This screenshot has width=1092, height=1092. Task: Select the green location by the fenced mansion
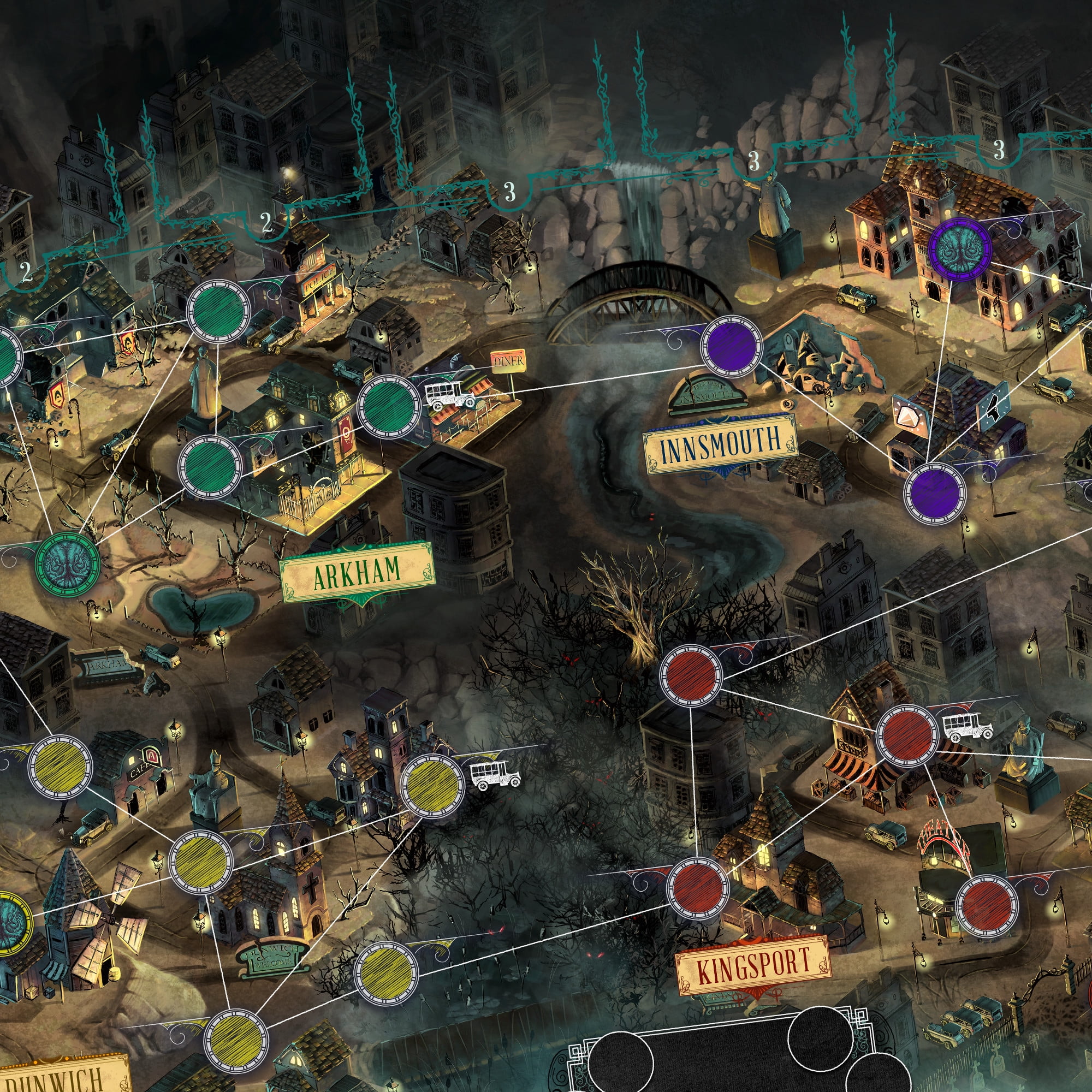210,466
